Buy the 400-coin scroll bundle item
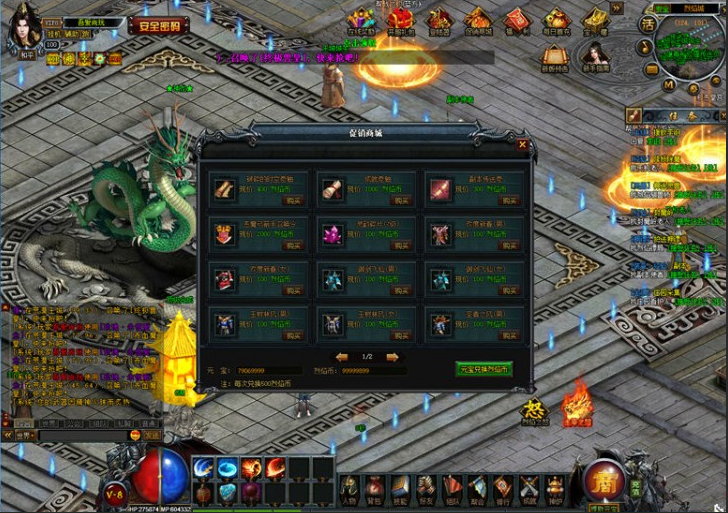The image size is (728, 513). pyautogui.click(x=289, y=200)
